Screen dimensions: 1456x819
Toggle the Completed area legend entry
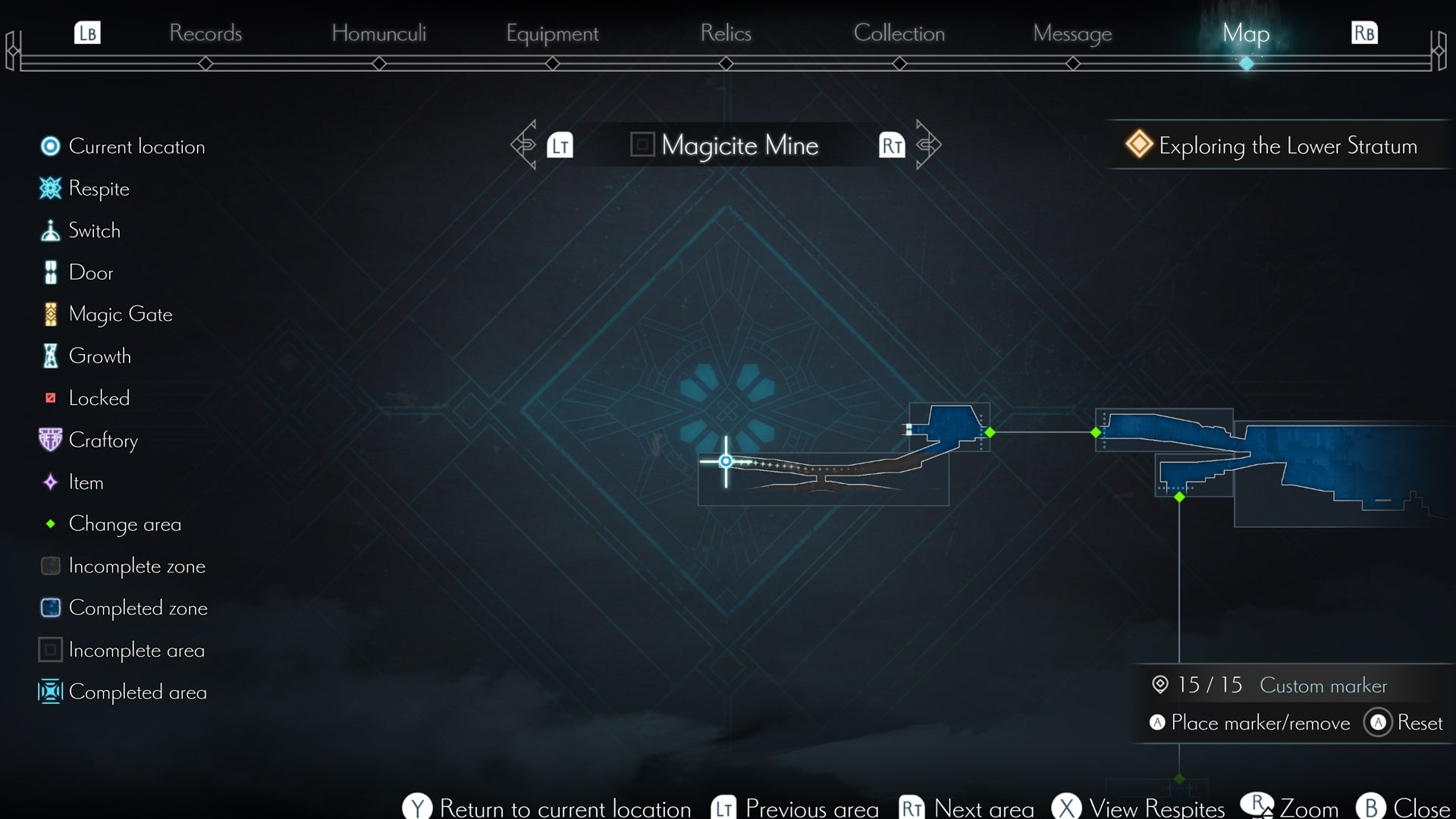tap(50, 692)
